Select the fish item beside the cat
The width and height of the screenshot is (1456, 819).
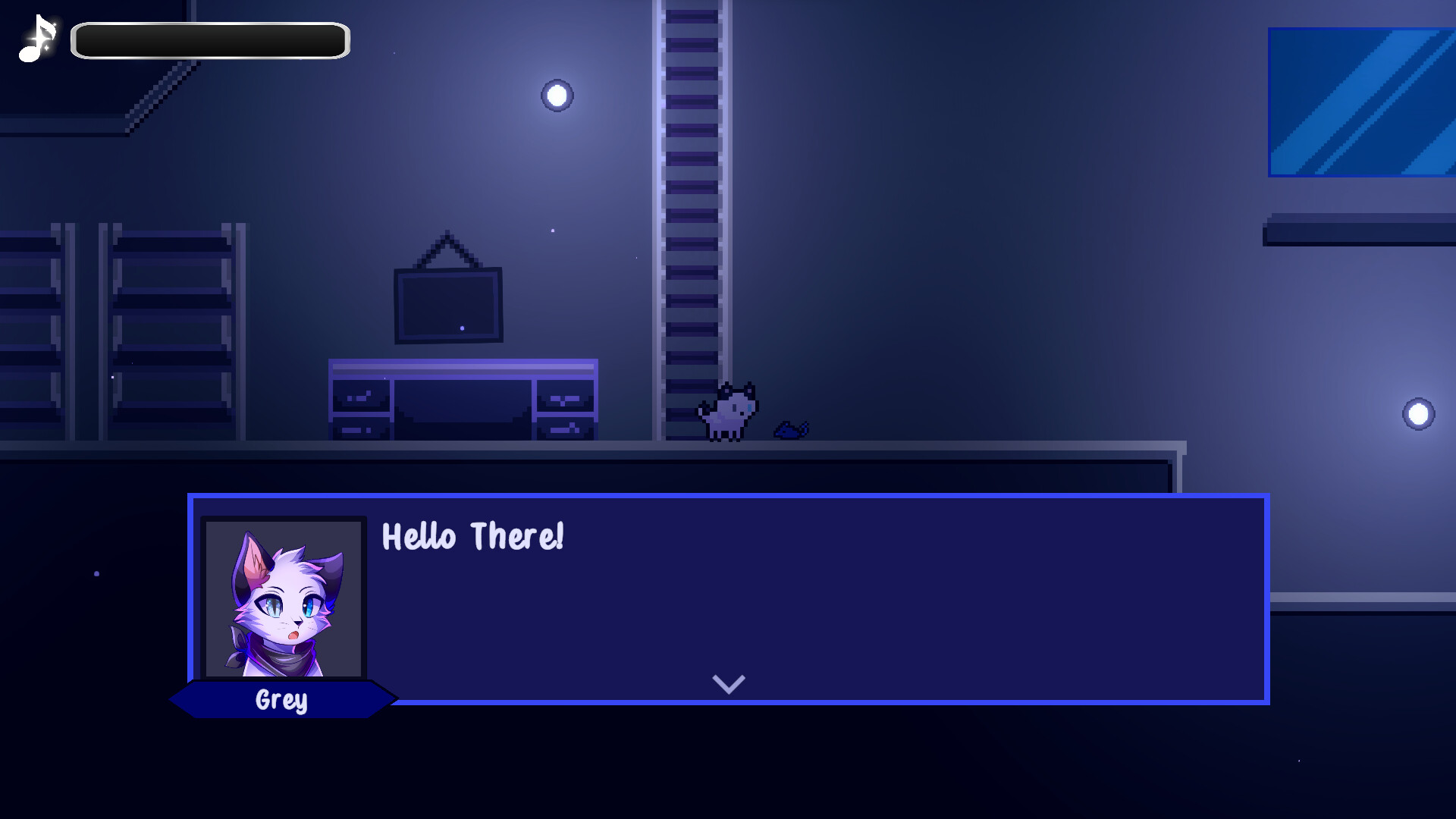click(789, 428)
